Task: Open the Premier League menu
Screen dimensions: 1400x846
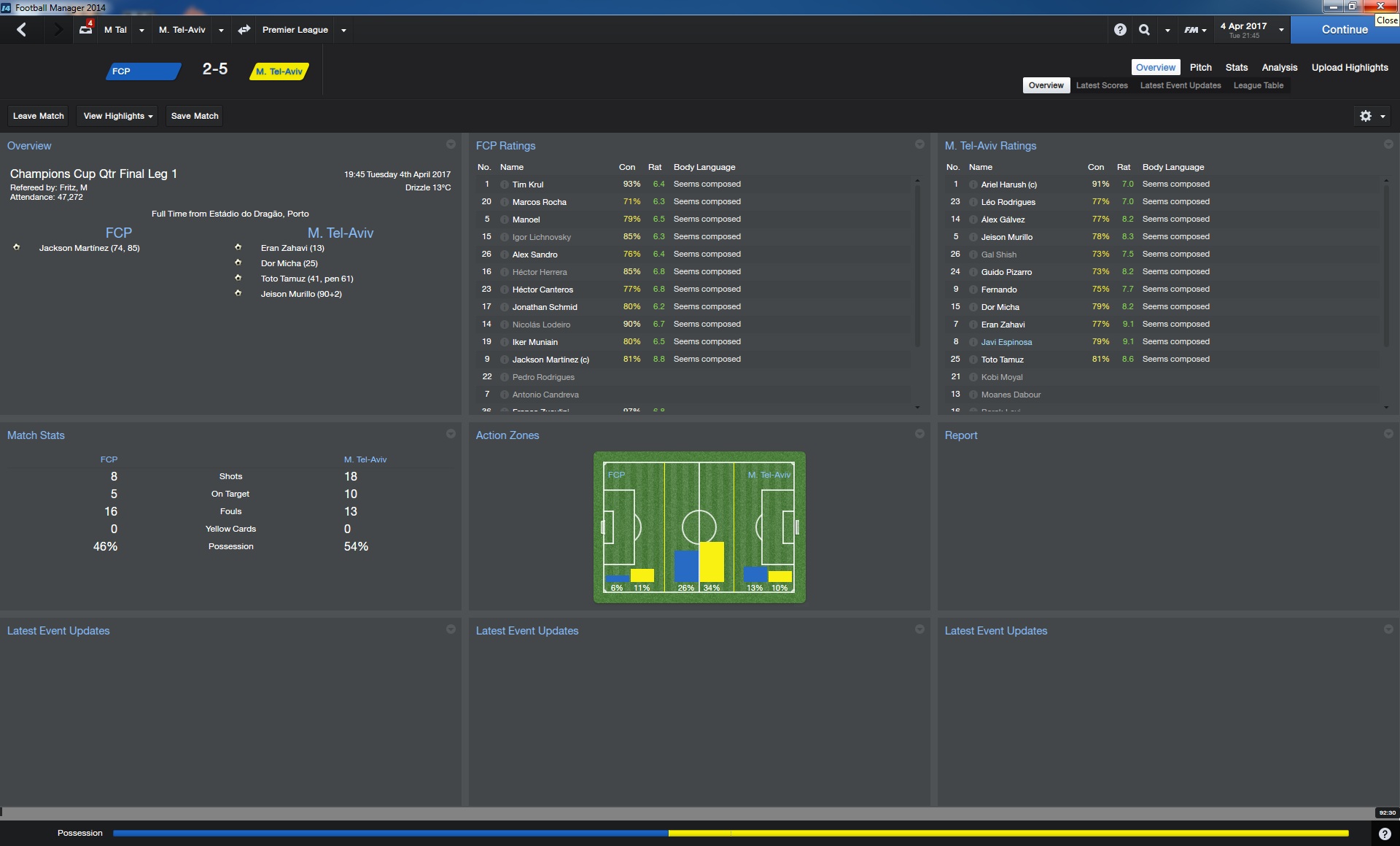Action: [x=295, y=30]
